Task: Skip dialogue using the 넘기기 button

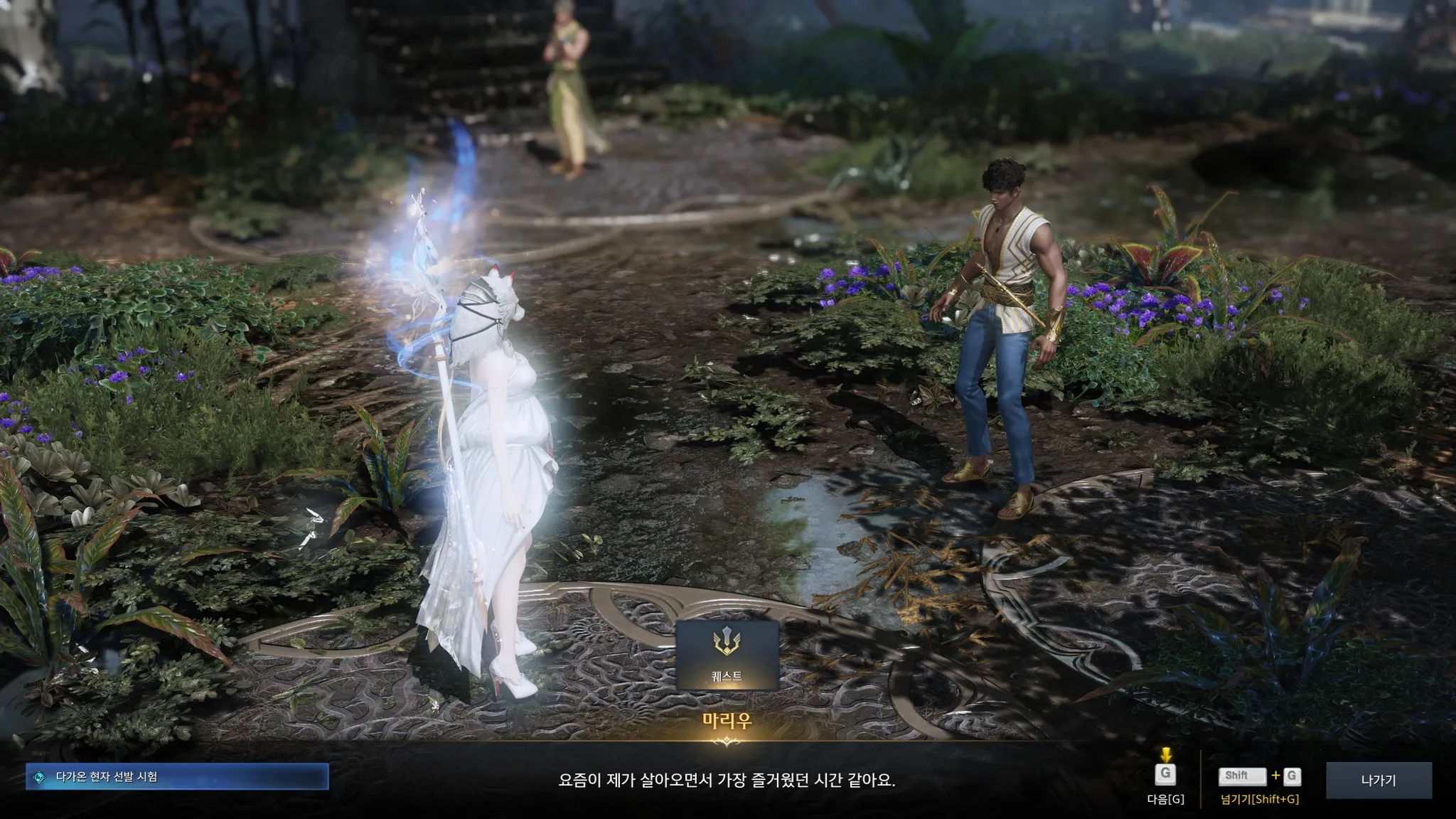Action: tap(1260, 777)
